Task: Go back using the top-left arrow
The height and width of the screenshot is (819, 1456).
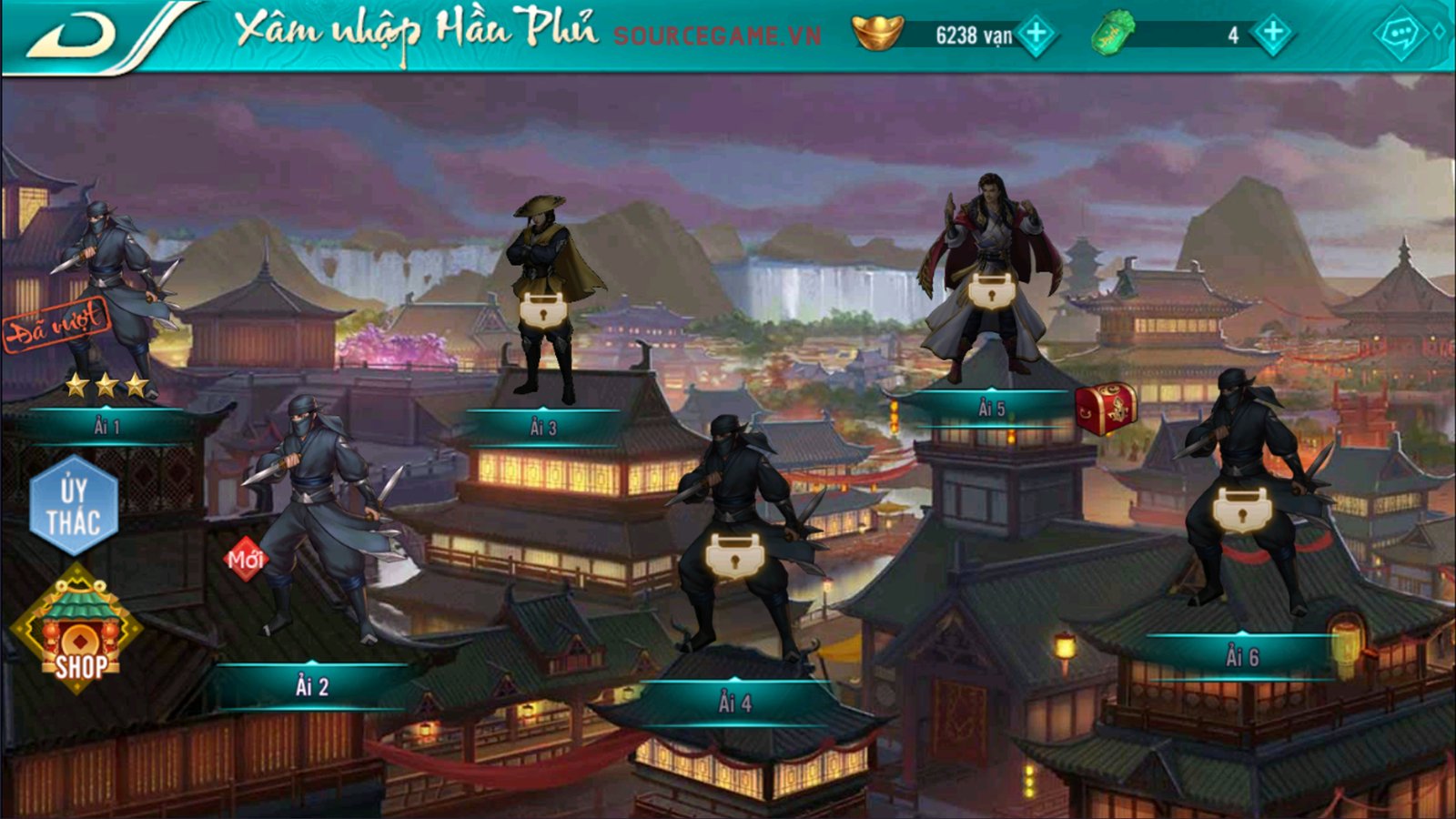Action: pos(73,36)
